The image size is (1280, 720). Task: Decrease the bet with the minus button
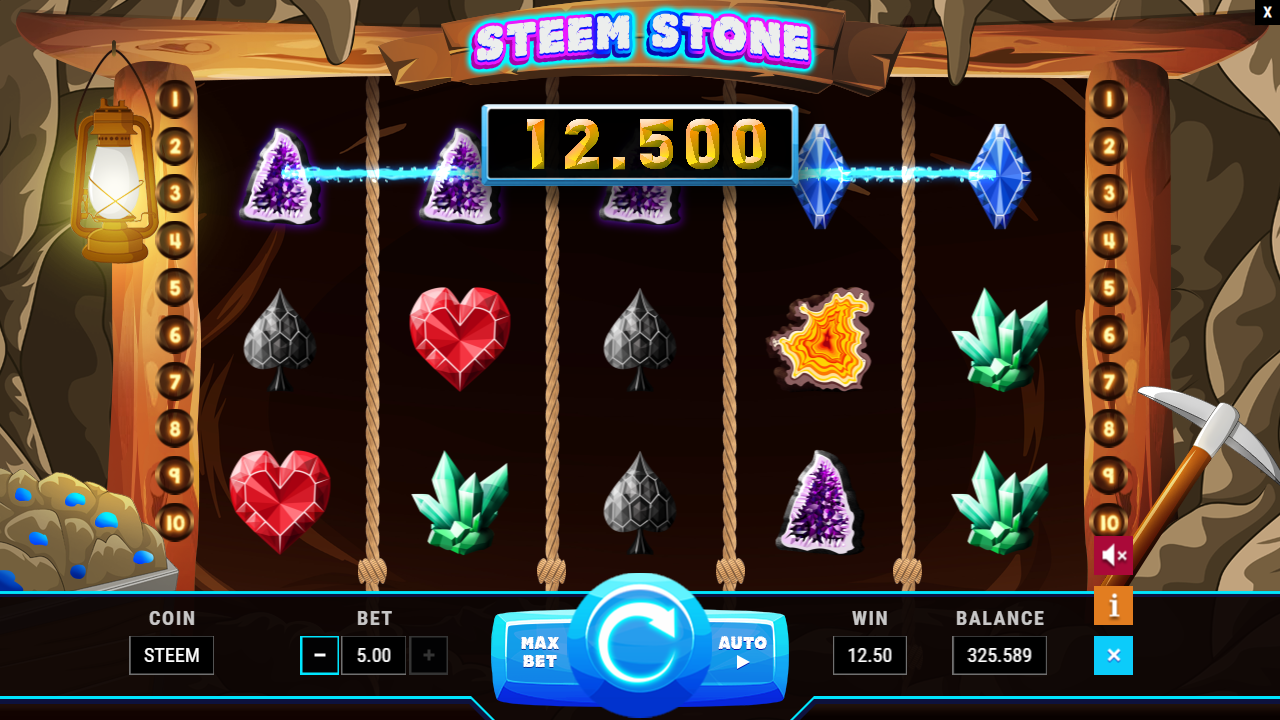[320, 656]
